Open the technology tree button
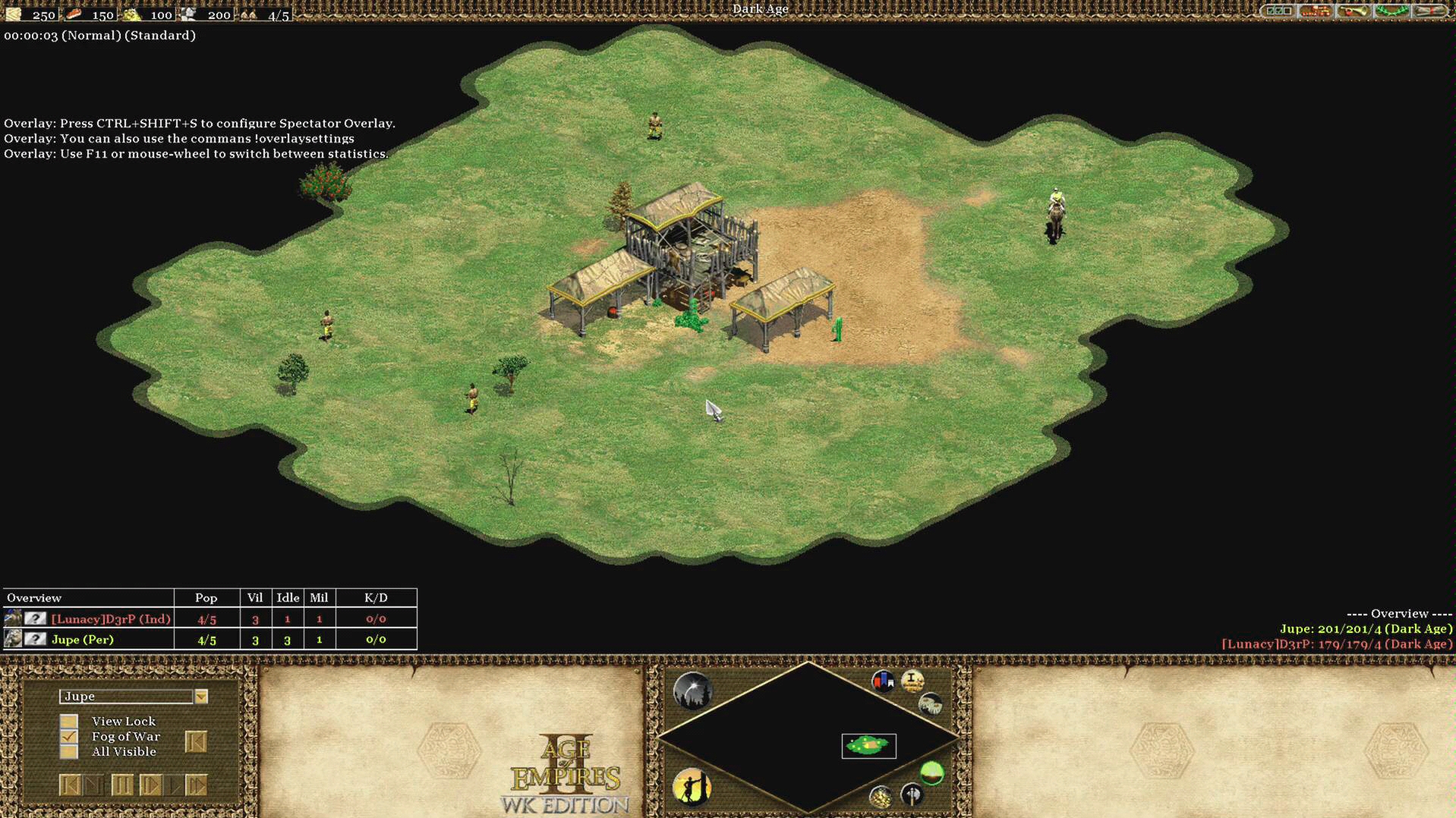 [x=1316, y=11]
